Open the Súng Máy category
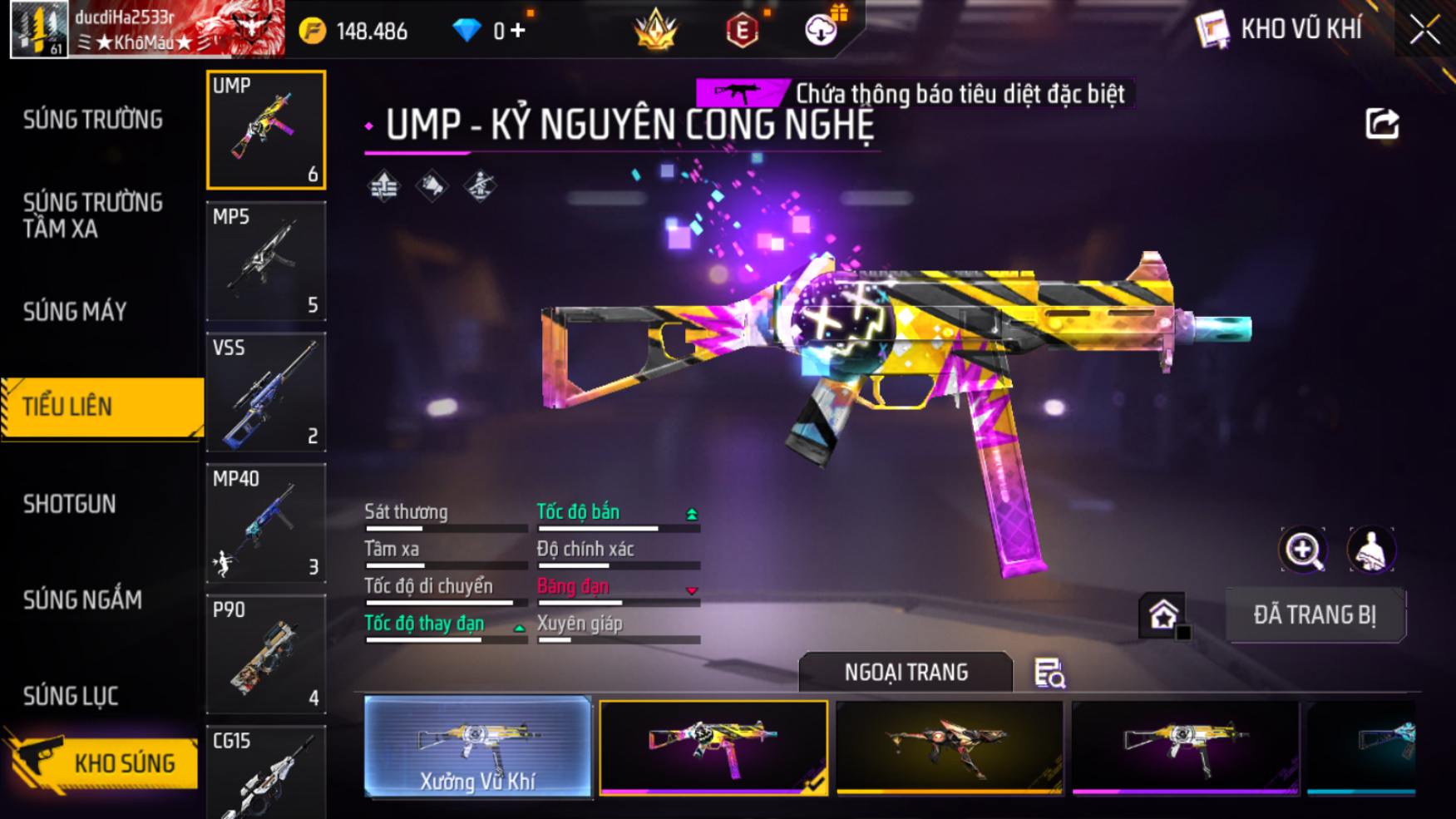 [x=75, y=312]
